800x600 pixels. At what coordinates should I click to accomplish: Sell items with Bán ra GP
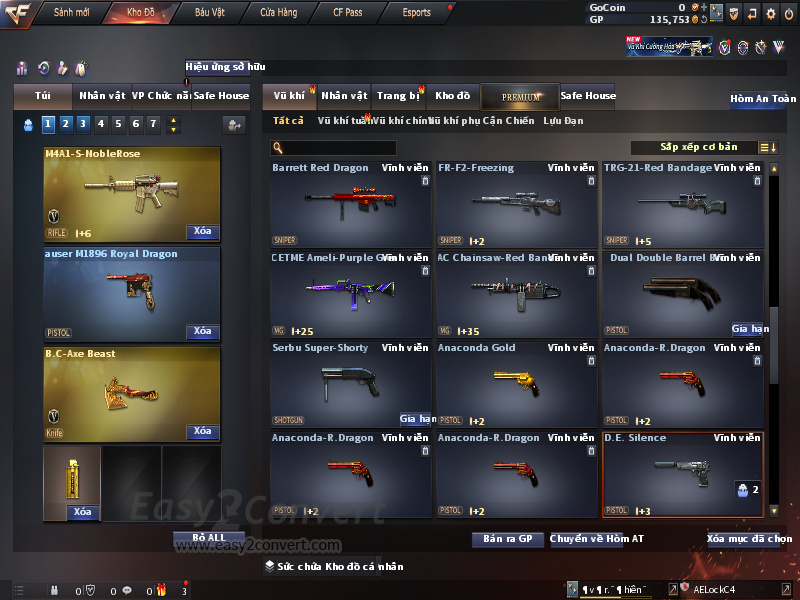[x=507, y=540]
